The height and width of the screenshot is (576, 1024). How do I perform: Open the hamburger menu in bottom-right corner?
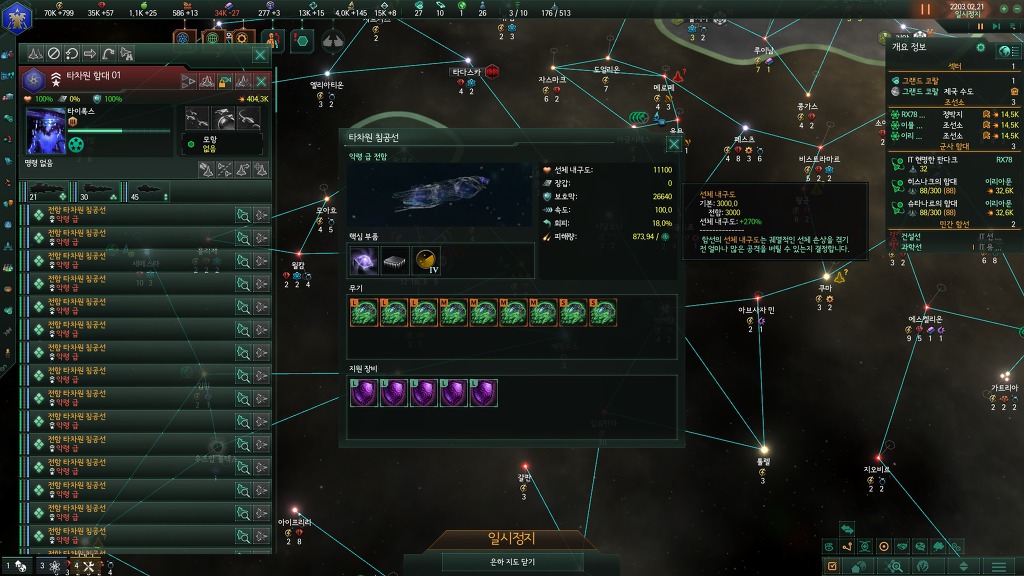(x=997, y=567)
